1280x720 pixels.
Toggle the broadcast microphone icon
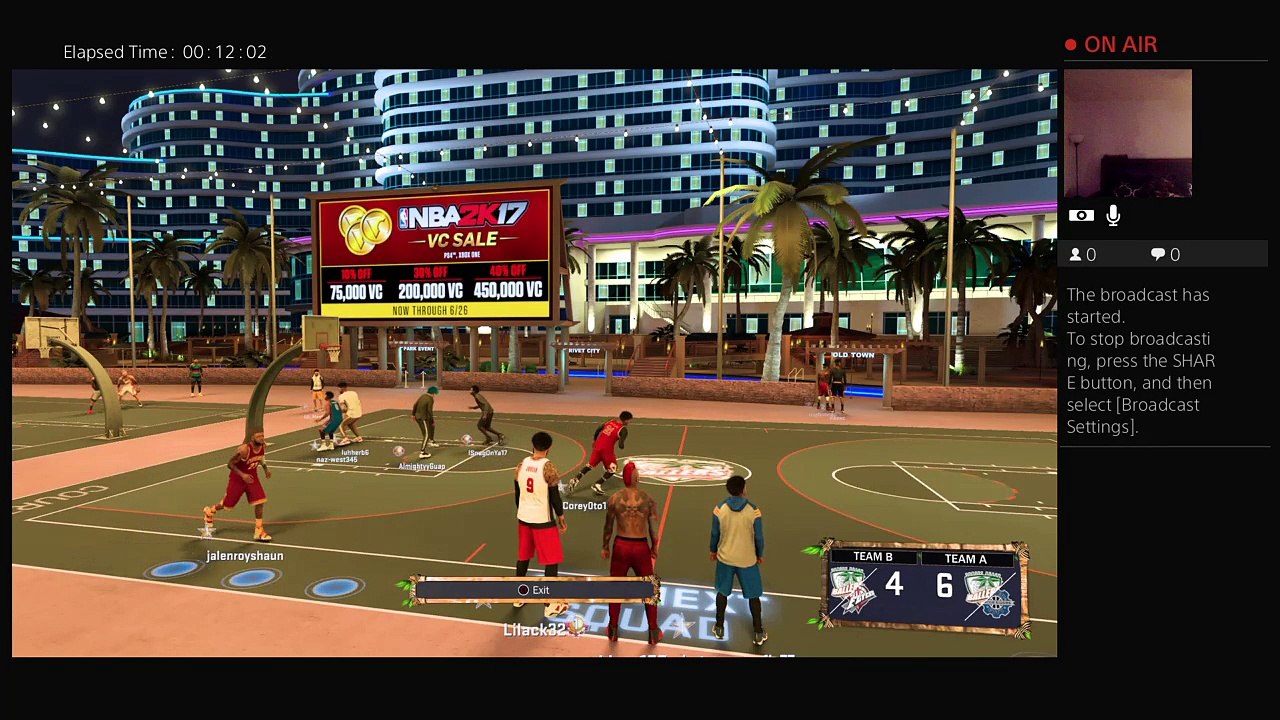click(x=1113, y=215)
